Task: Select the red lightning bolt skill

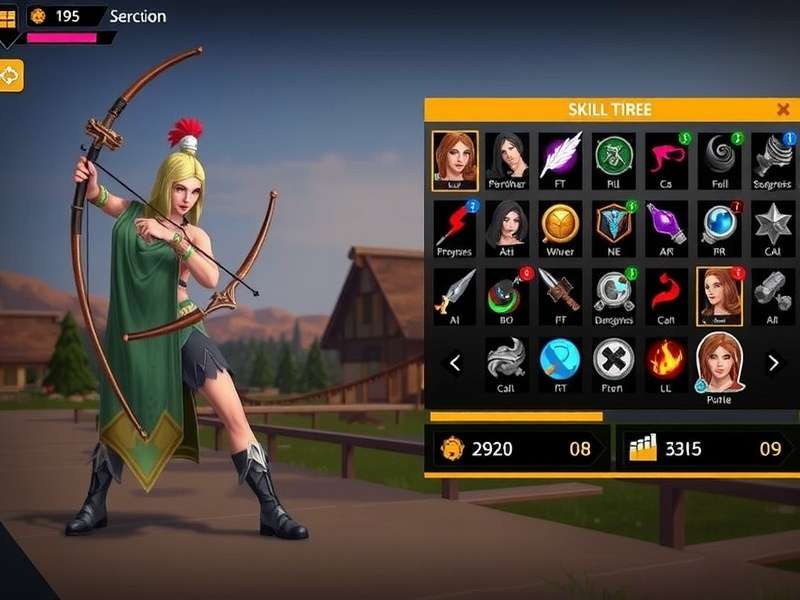Action: pyautogui.click(x=454, y=224)
